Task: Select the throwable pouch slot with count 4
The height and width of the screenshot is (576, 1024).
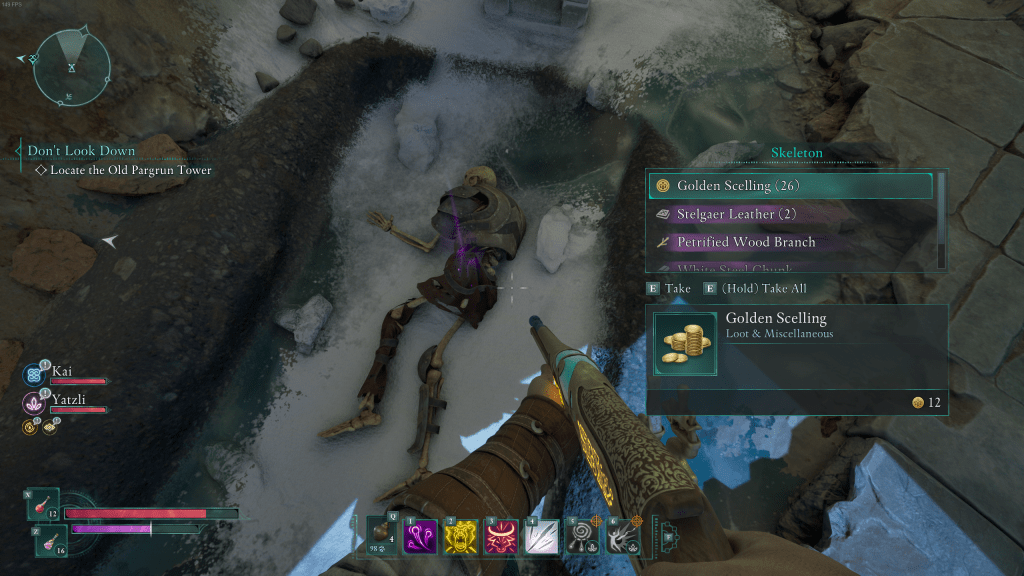Action: pos(382,535)
